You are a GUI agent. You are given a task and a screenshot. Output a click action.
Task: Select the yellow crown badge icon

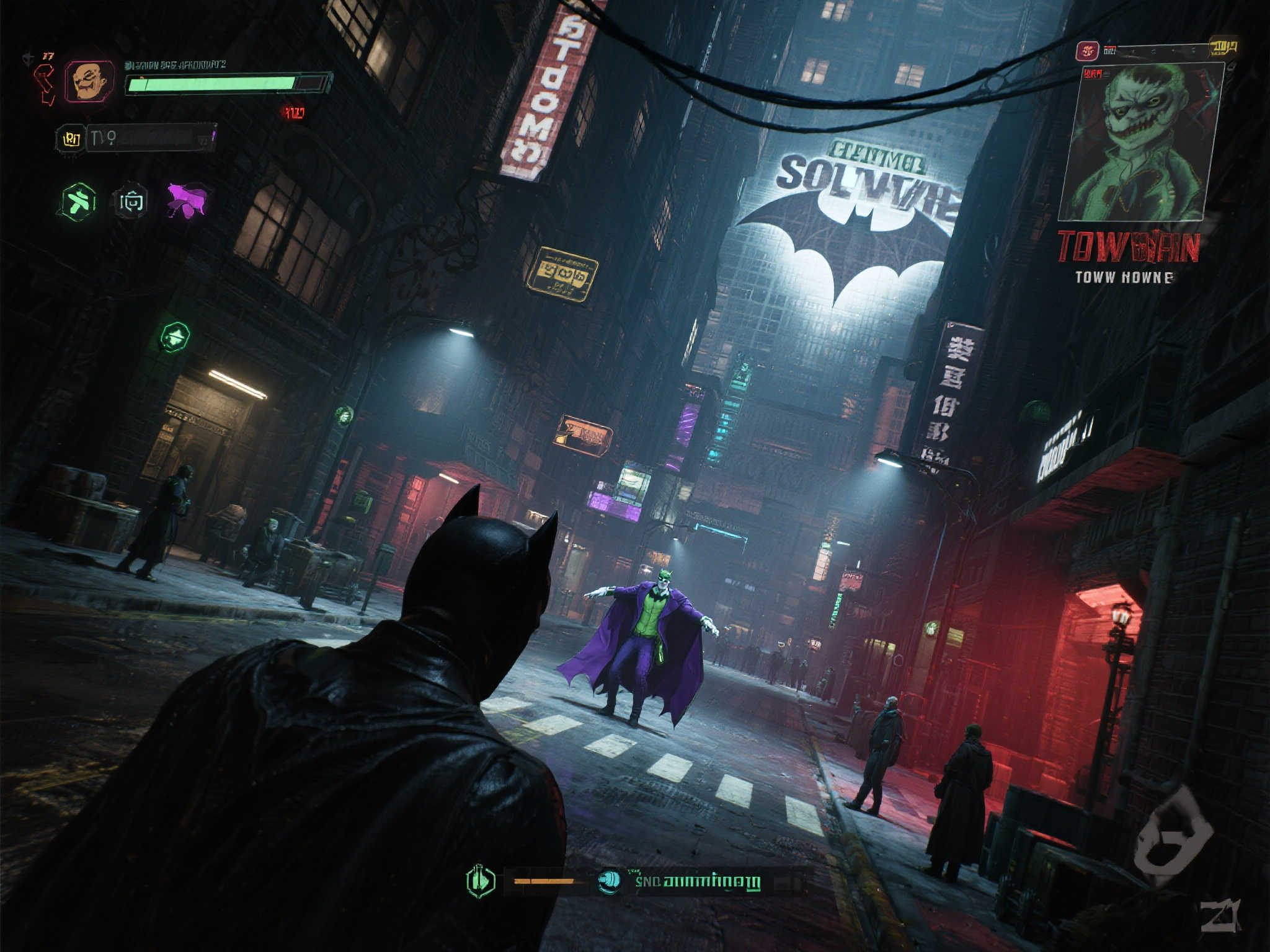[72, 139]
